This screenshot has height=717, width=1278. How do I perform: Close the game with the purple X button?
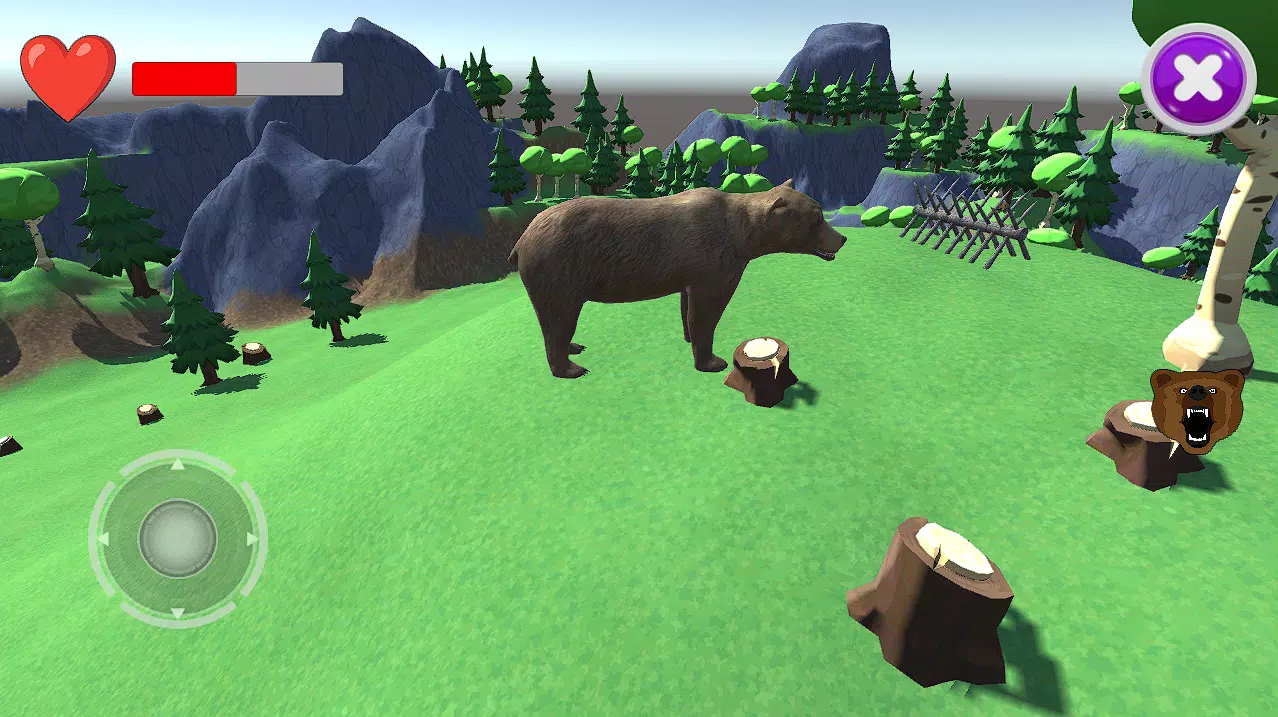tap(1198, 79)
